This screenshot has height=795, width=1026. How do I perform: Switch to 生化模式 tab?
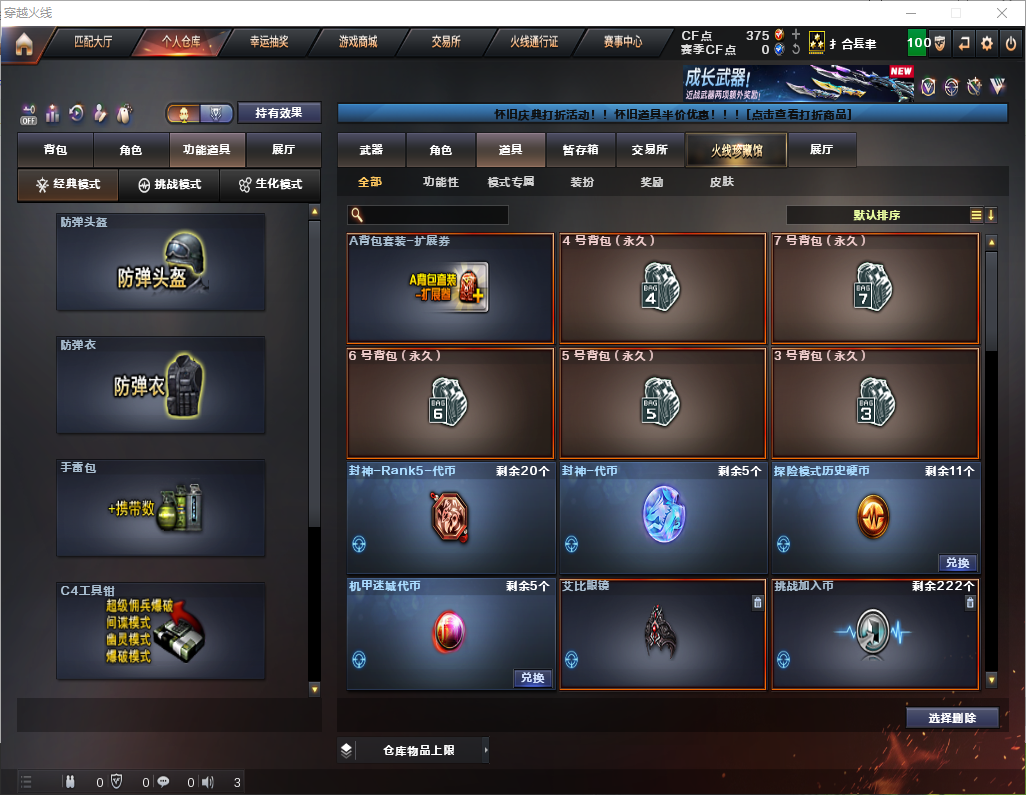point(270,185)
